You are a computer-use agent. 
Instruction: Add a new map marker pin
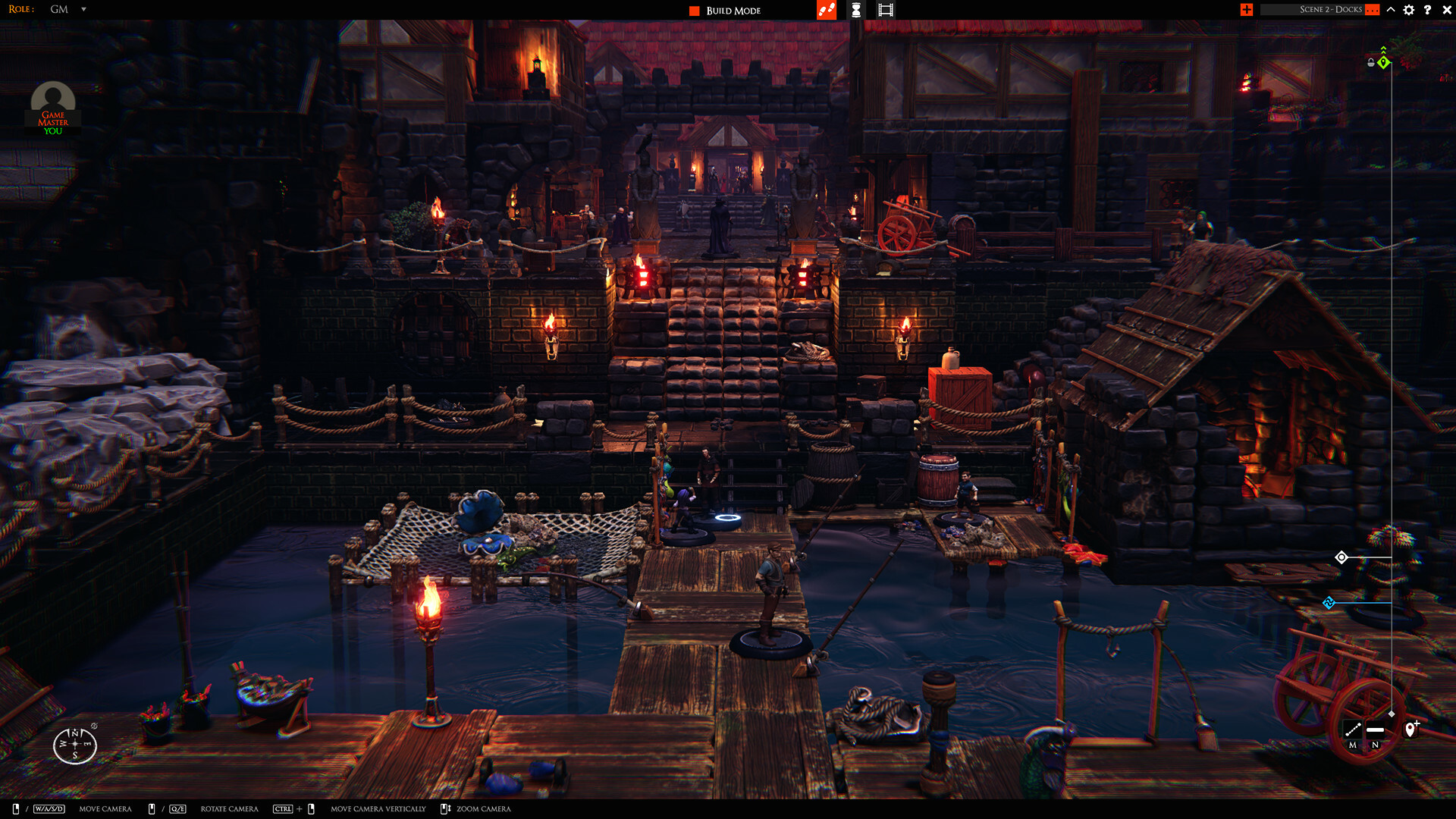pos(1410,730)
